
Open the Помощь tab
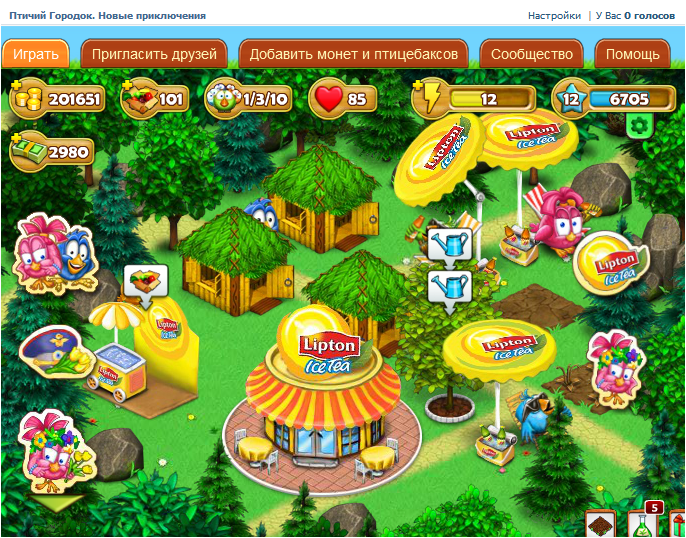point(632,54)
